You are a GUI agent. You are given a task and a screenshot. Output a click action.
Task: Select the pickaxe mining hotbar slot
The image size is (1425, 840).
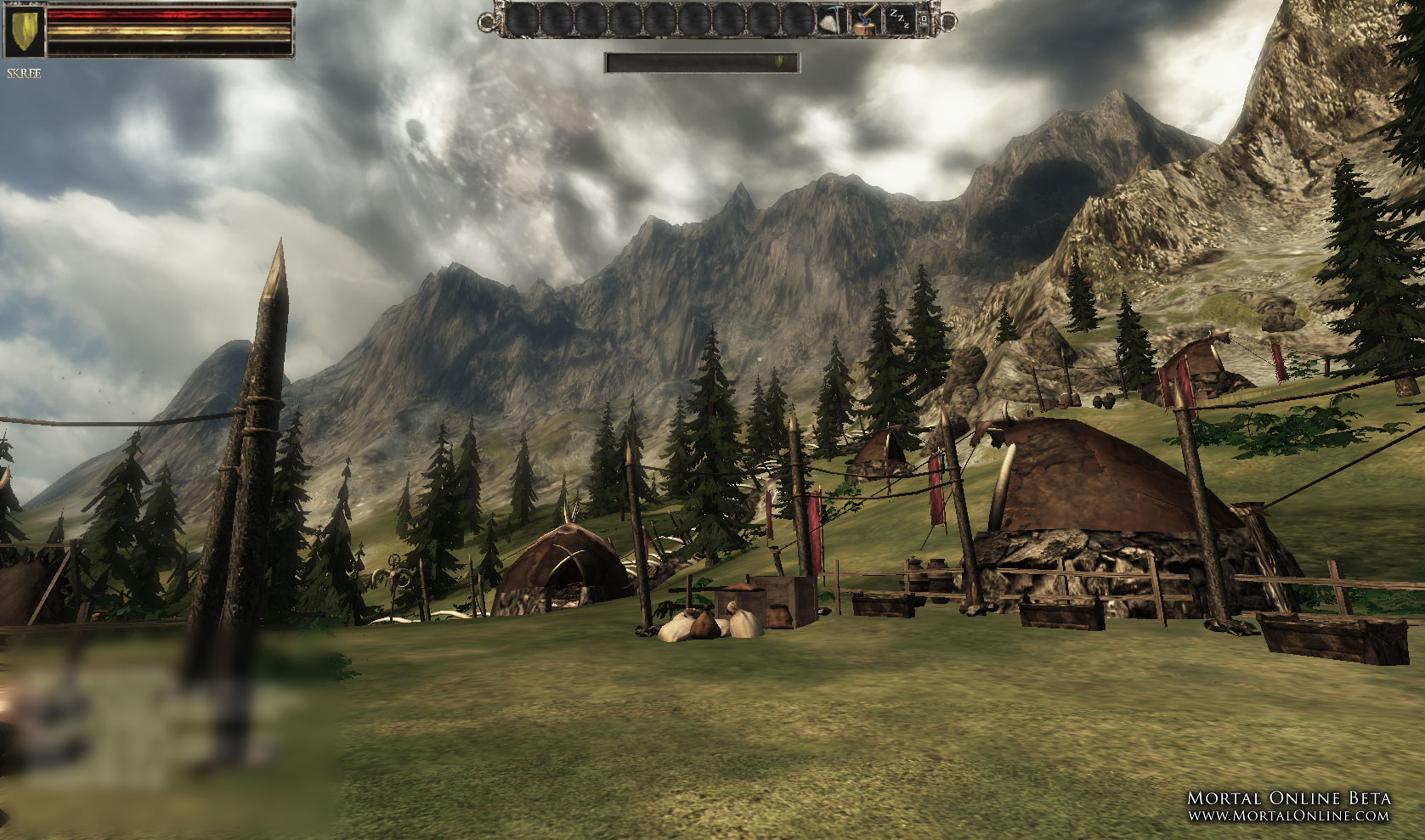(831, 20)
